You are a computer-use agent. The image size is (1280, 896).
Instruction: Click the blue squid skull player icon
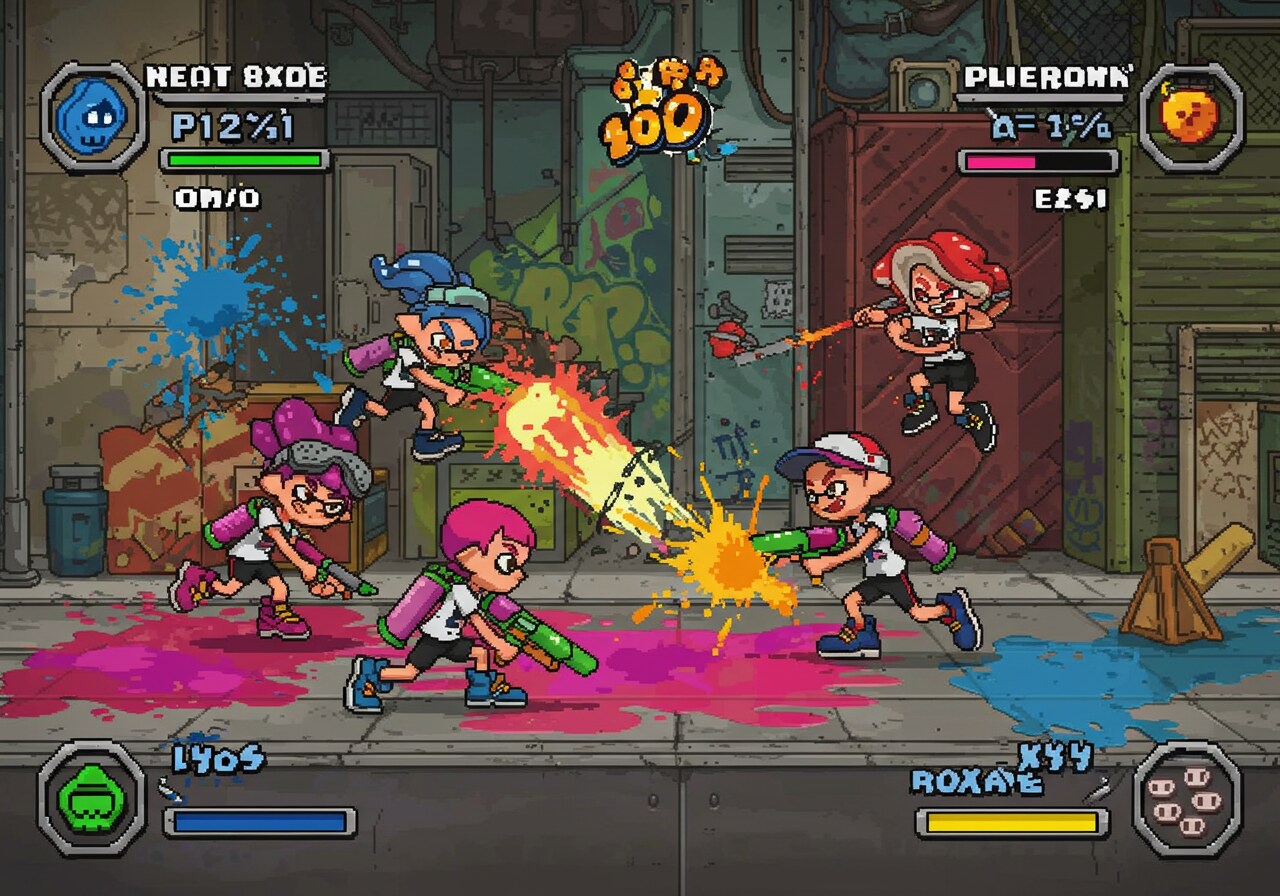click(x=92, y=117)
